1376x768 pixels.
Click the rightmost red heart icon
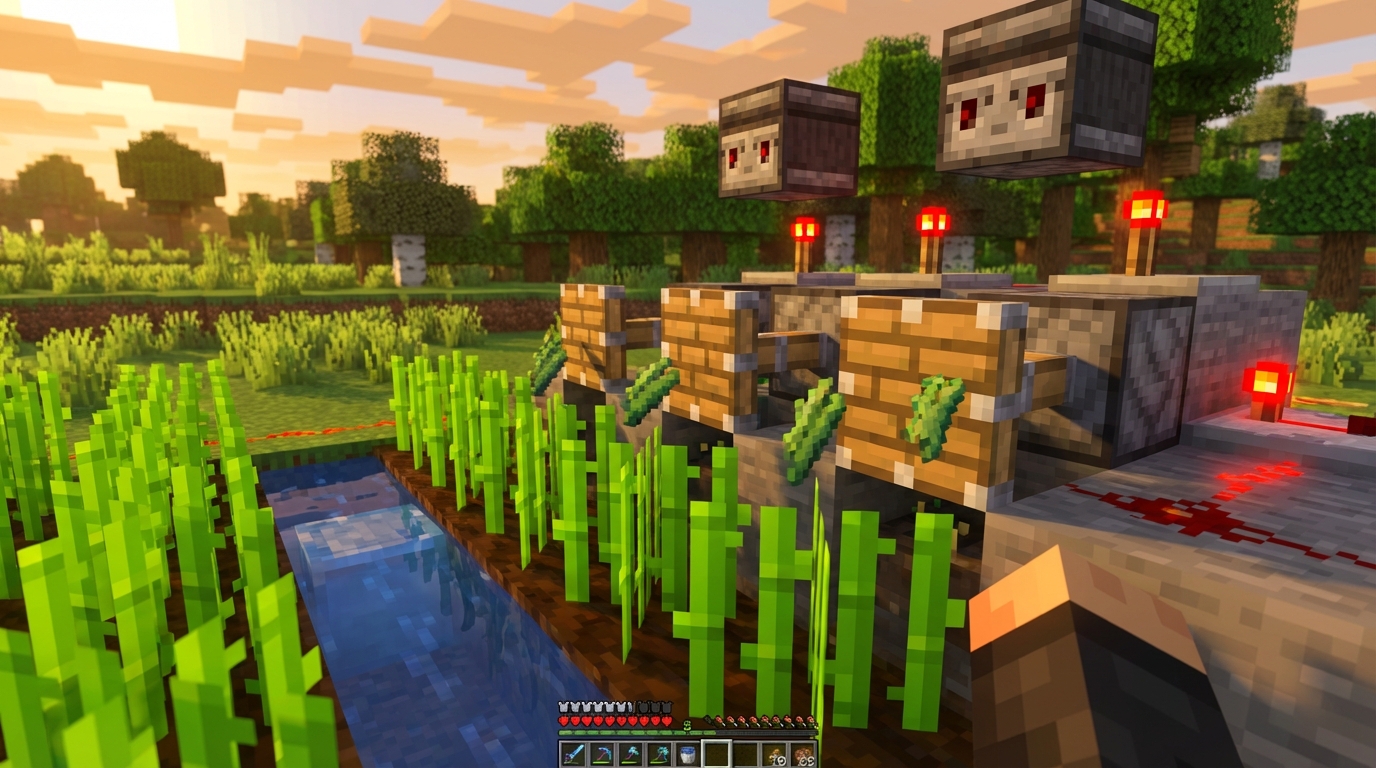(x=667, y=721)
